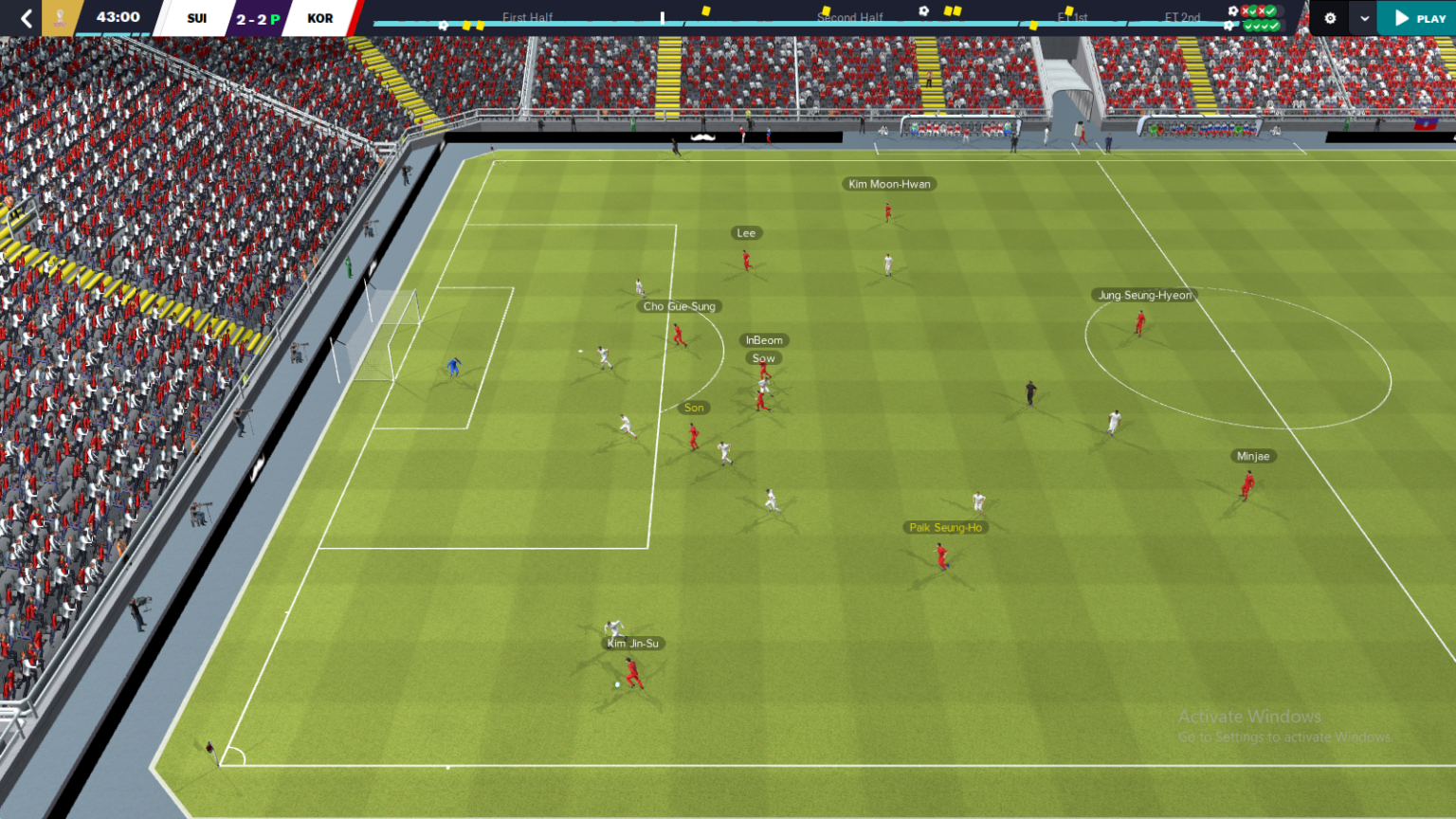Select the SUI team name
The image size is (1456, 819).
click(x=196, y=16)
